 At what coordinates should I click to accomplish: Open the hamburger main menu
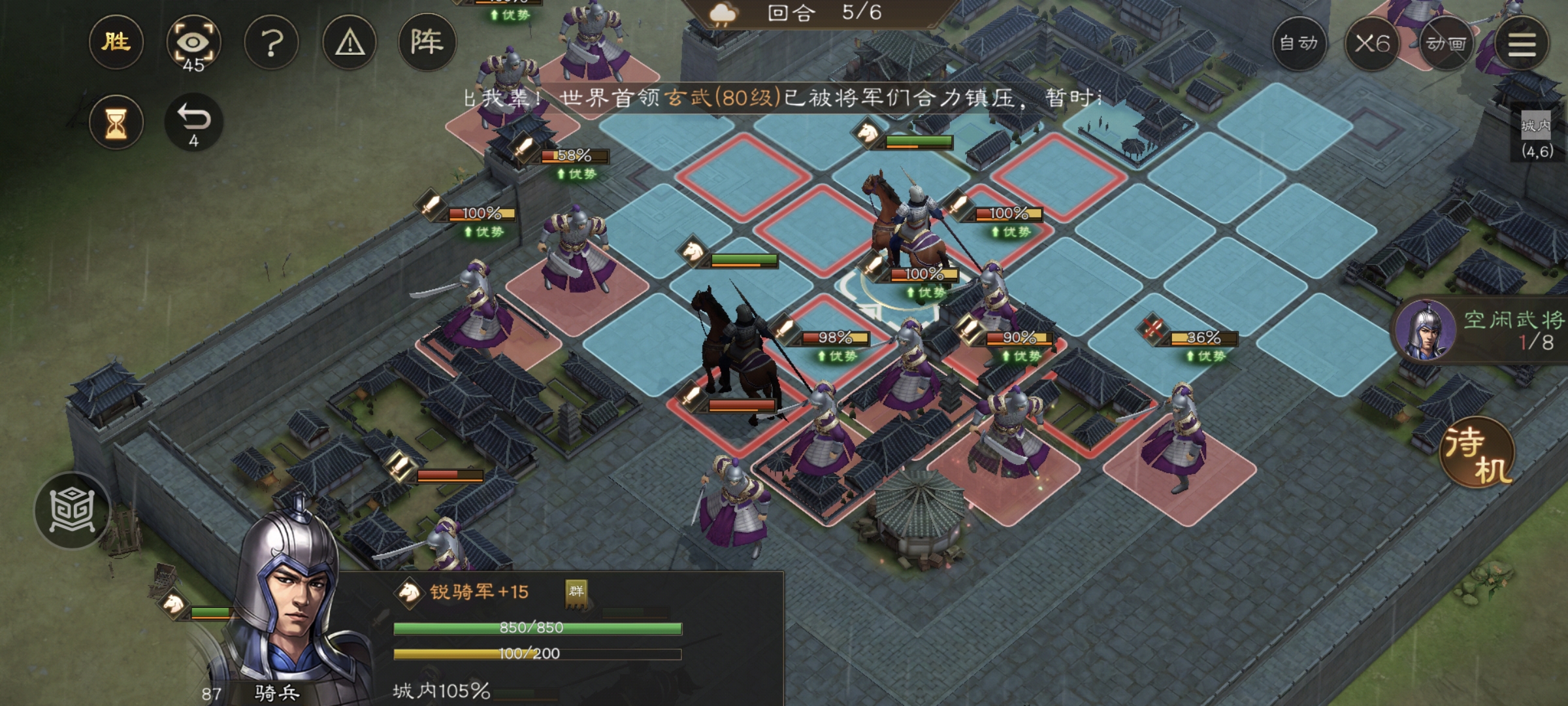1522,43
